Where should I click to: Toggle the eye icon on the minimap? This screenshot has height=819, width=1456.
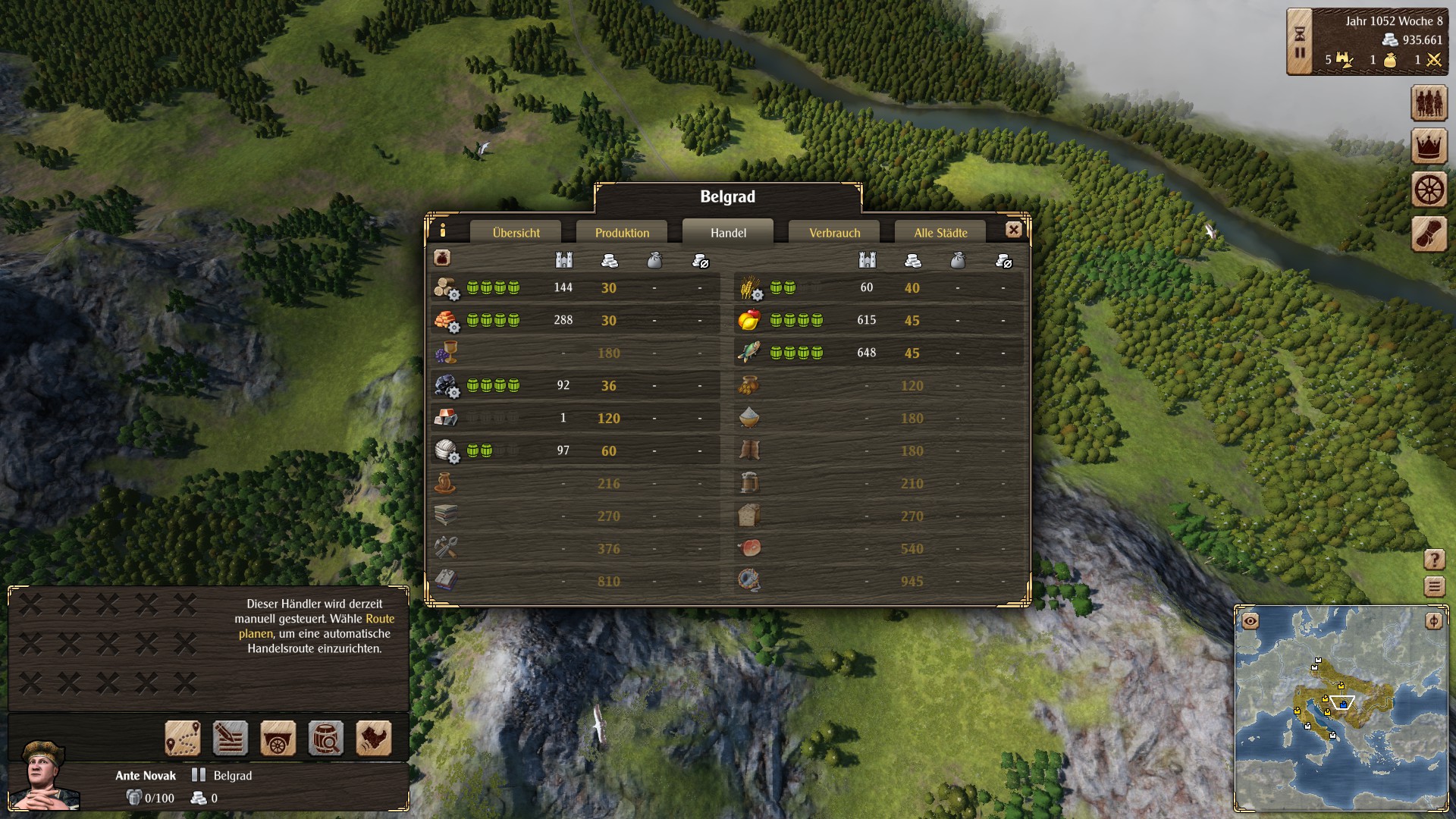pos(1250,622)
